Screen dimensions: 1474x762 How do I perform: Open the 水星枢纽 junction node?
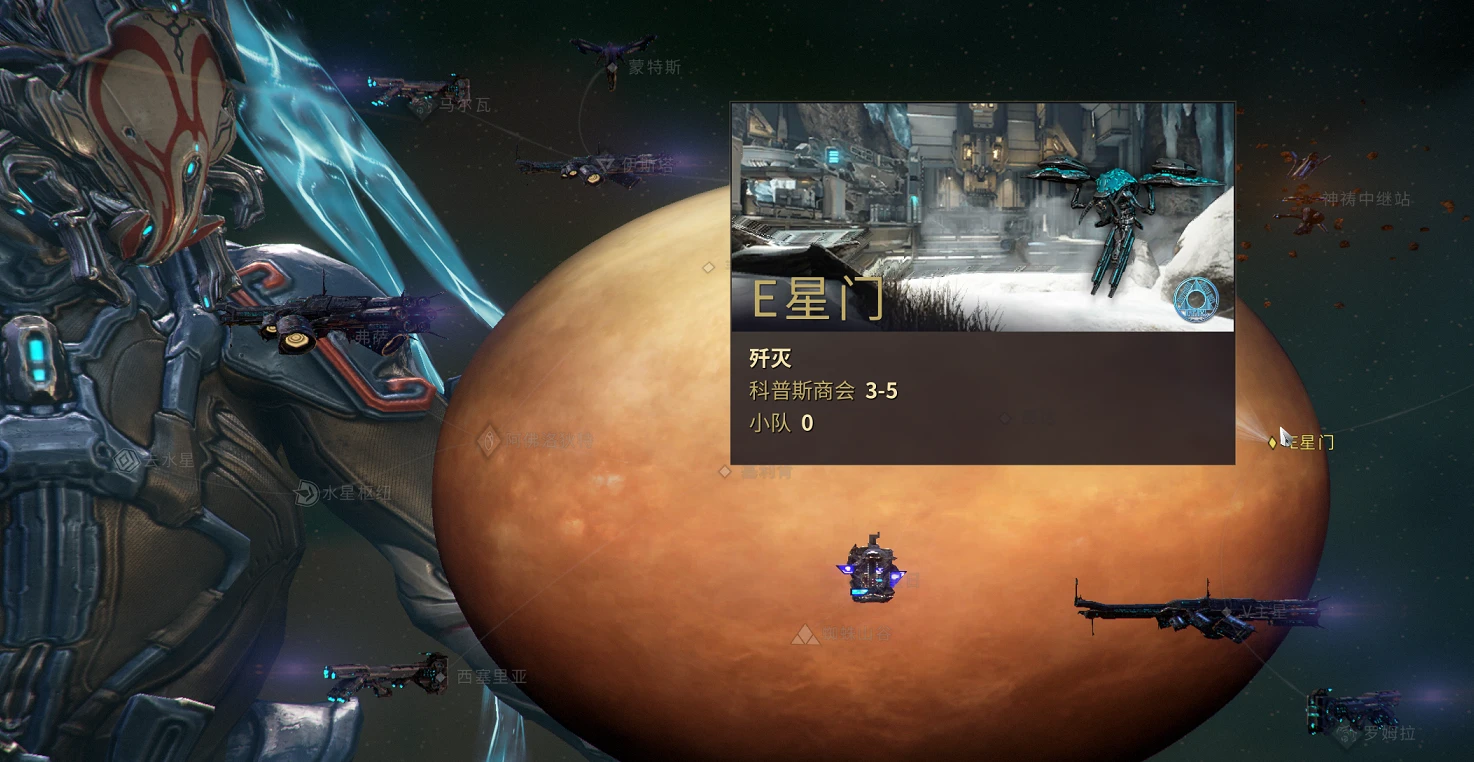tap(307, 493)
